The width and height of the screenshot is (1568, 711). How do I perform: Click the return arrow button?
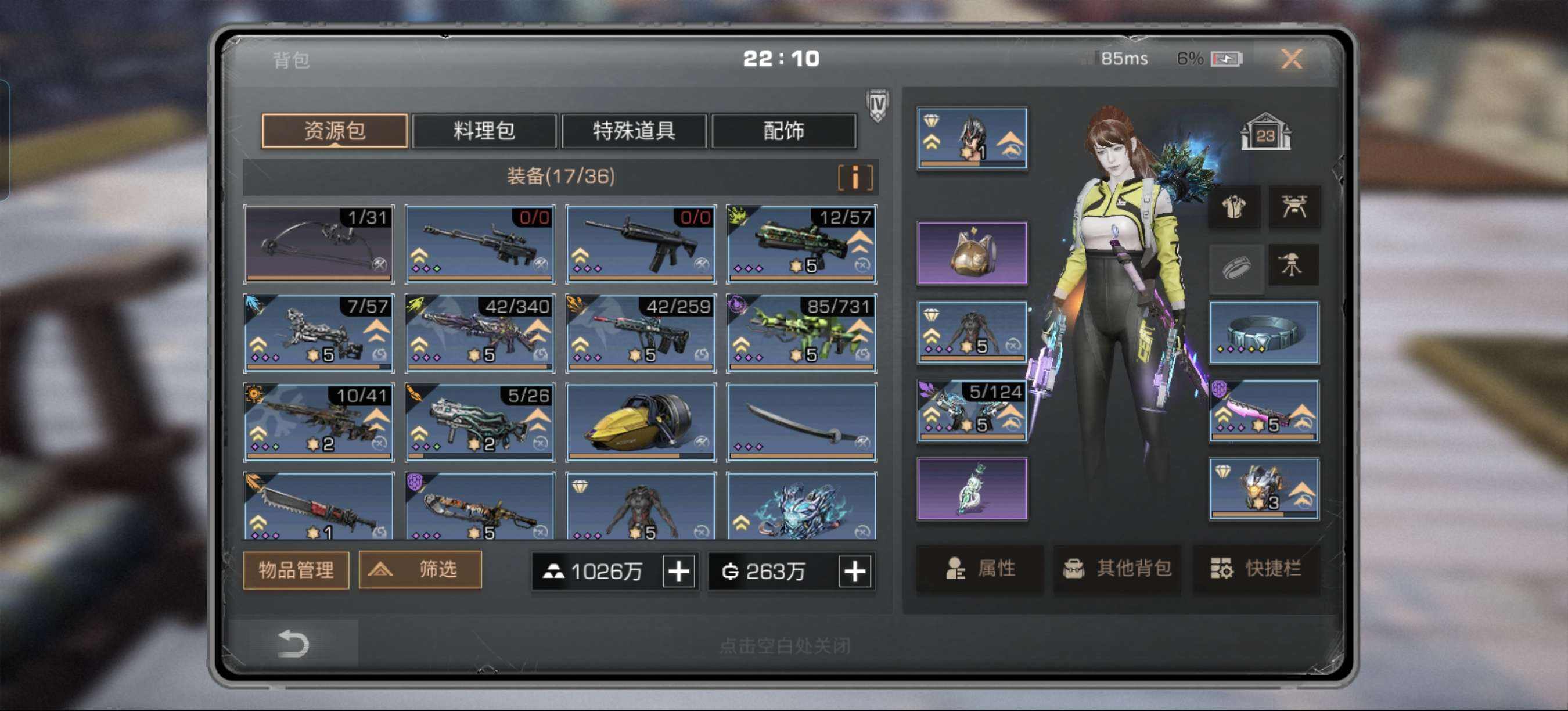tap(293, 644)
